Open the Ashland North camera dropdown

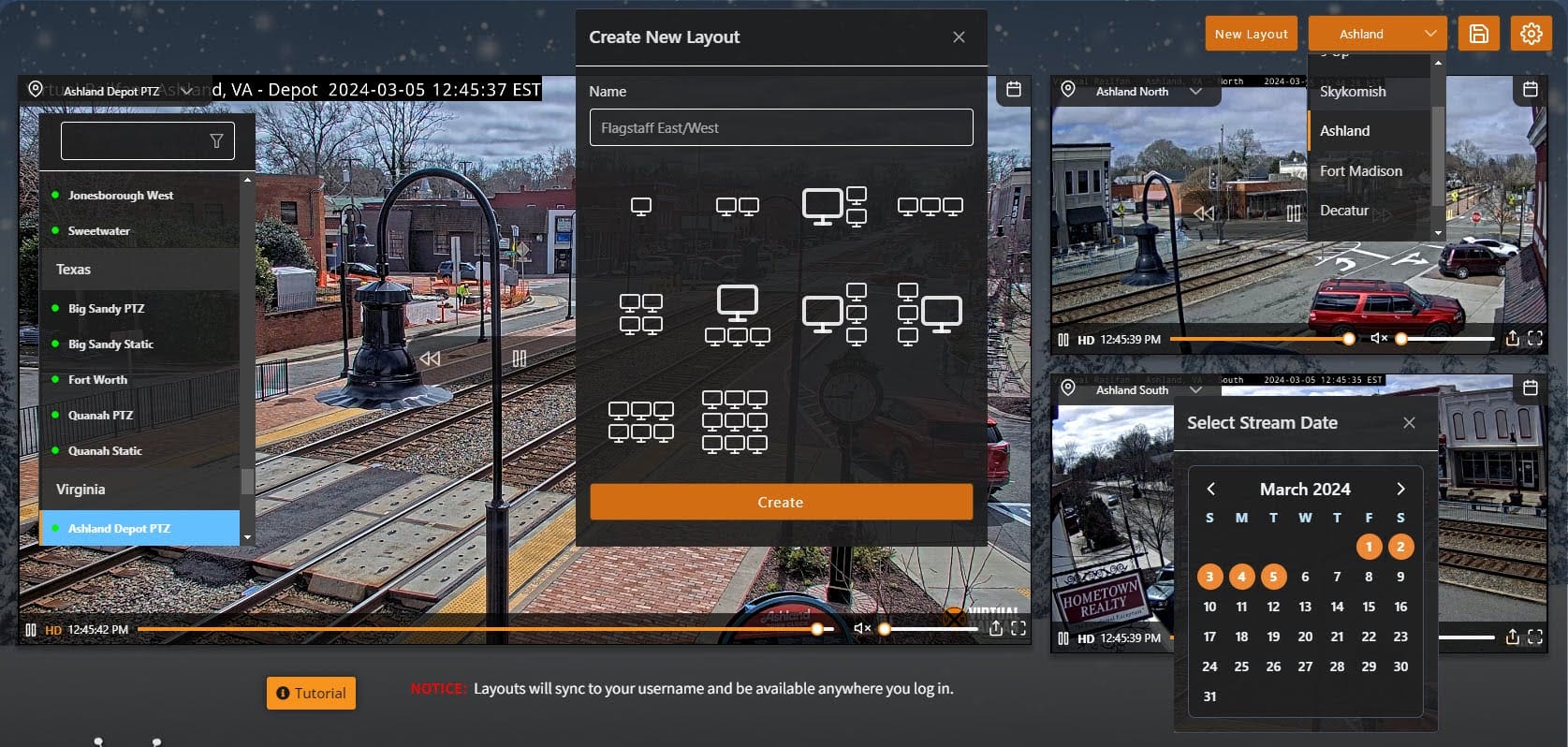coord(1195,92)
